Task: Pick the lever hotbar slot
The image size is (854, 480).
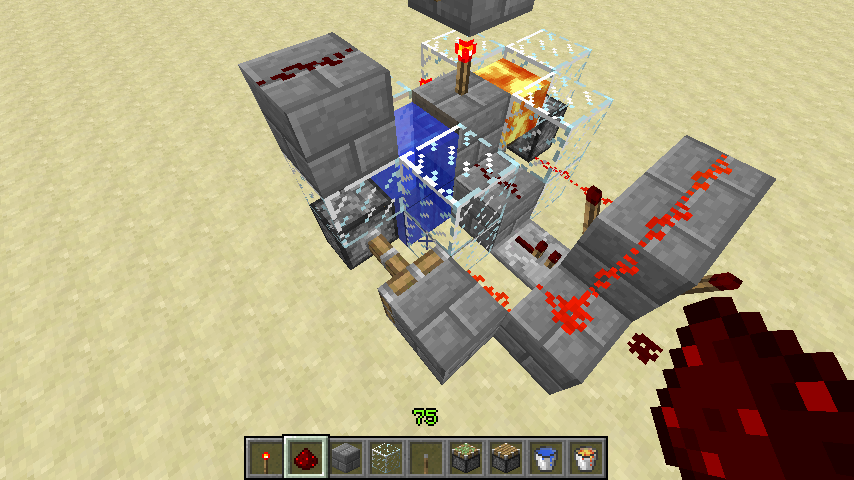Action: click(x=424, y=458)
